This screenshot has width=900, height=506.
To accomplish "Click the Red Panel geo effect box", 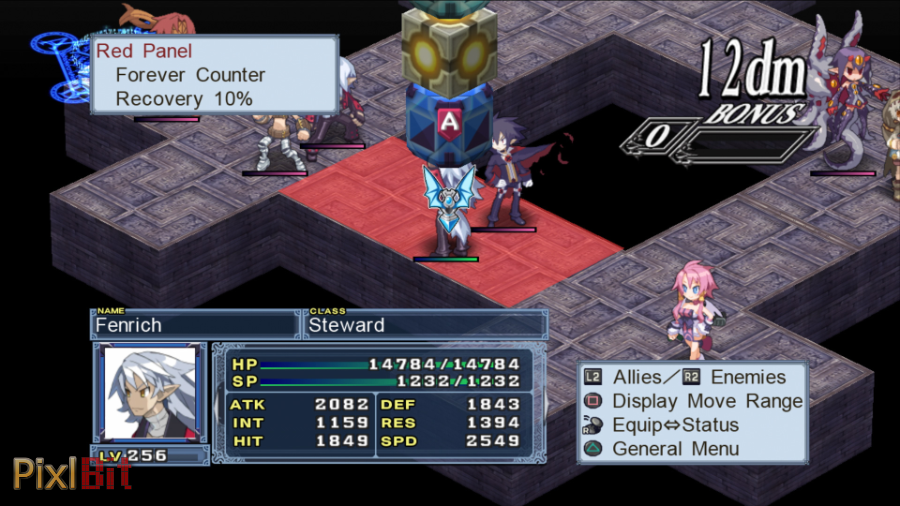I will pyautogui.click(x=214, y=75).
